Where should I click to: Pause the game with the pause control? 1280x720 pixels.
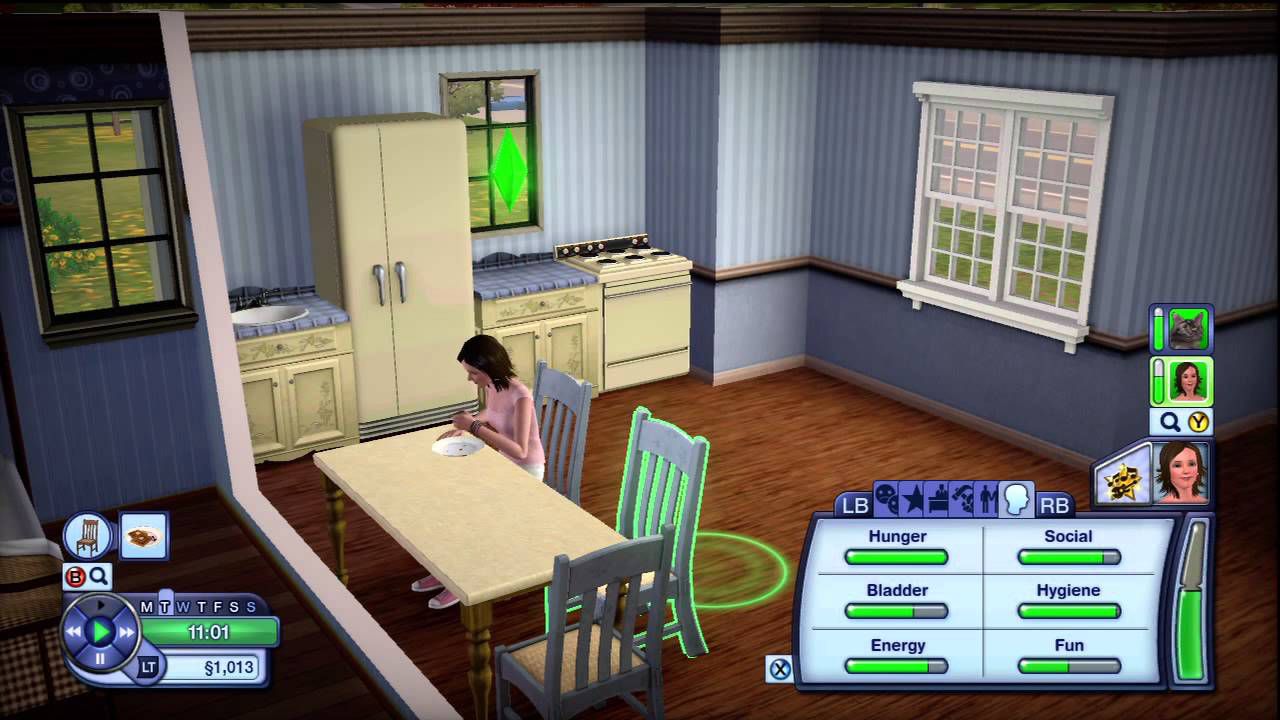click(100, 658)
